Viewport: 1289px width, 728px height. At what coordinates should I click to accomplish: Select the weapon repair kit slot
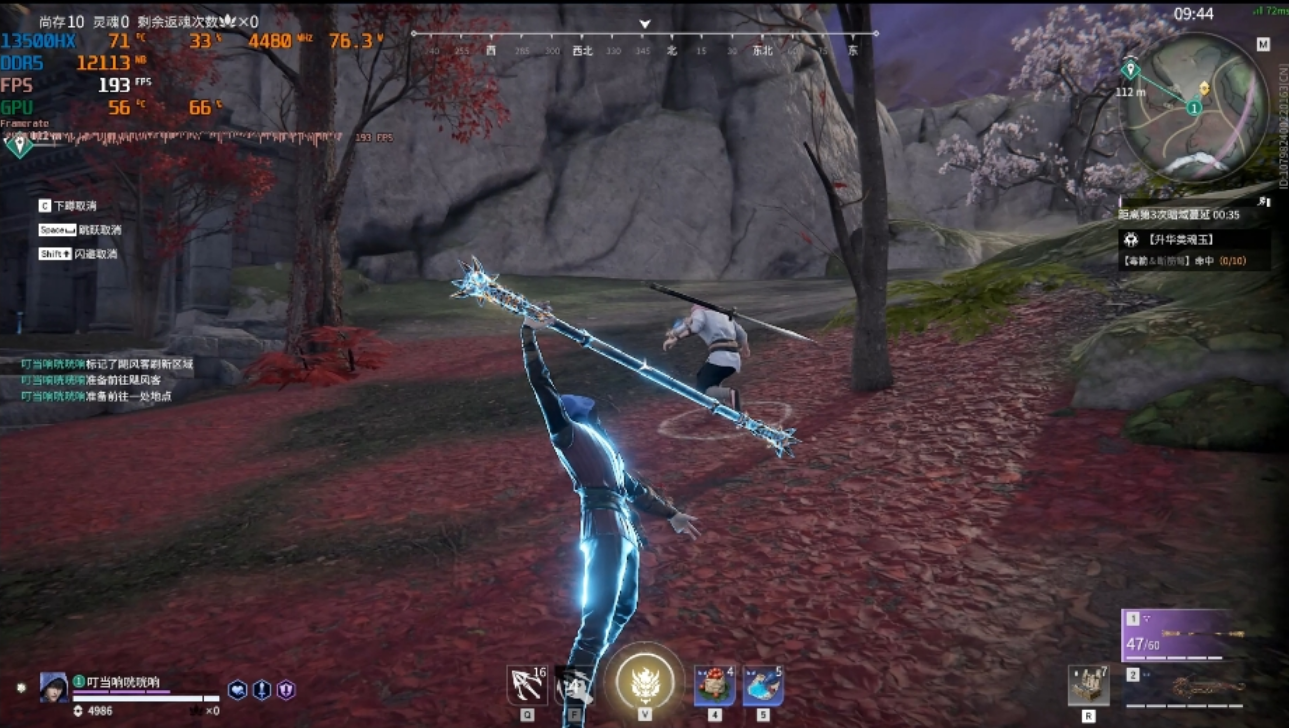pos(1088,686)
